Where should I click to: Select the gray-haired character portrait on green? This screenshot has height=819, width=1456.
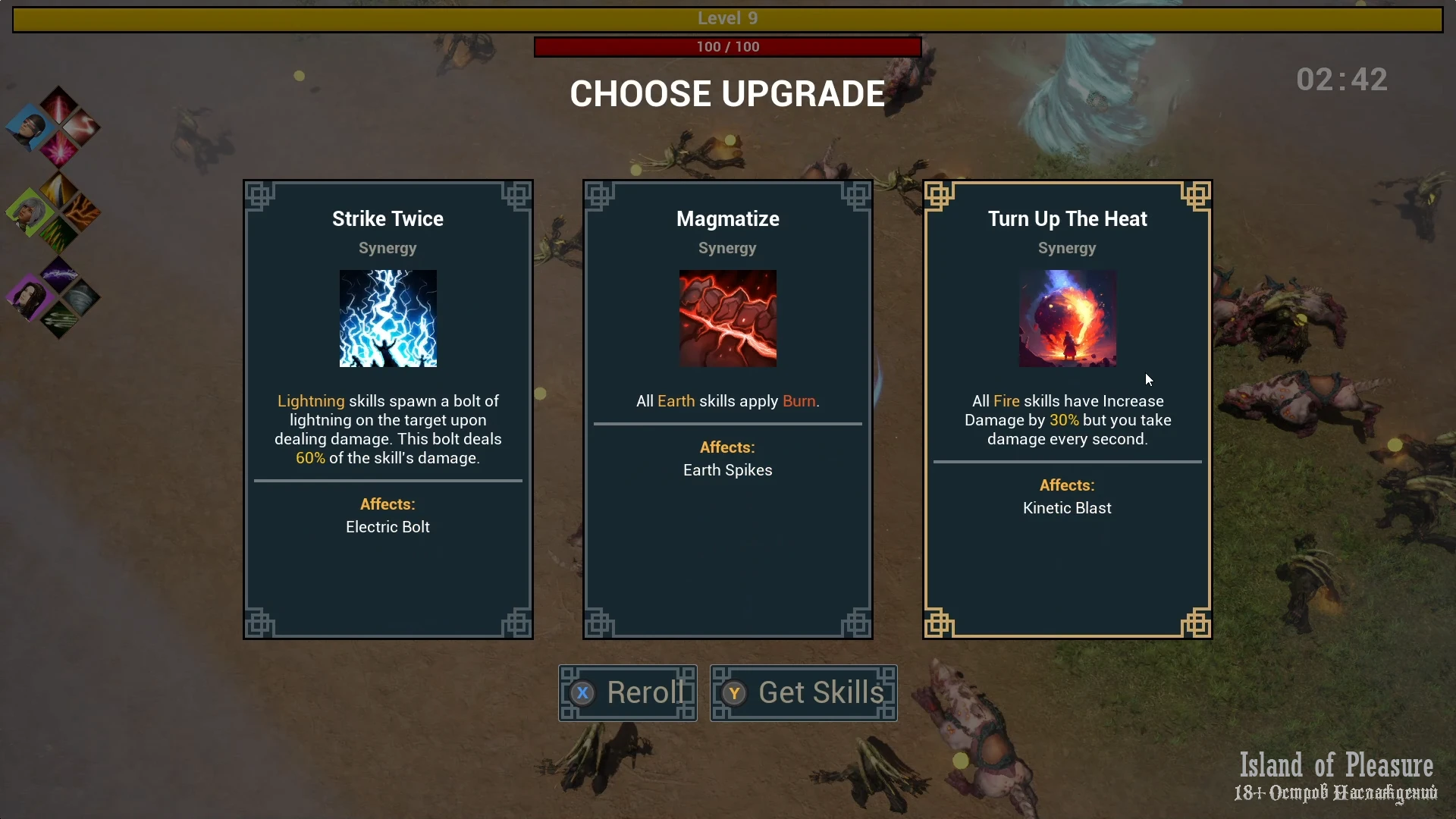pyautogui.click(x=30, y=211)
